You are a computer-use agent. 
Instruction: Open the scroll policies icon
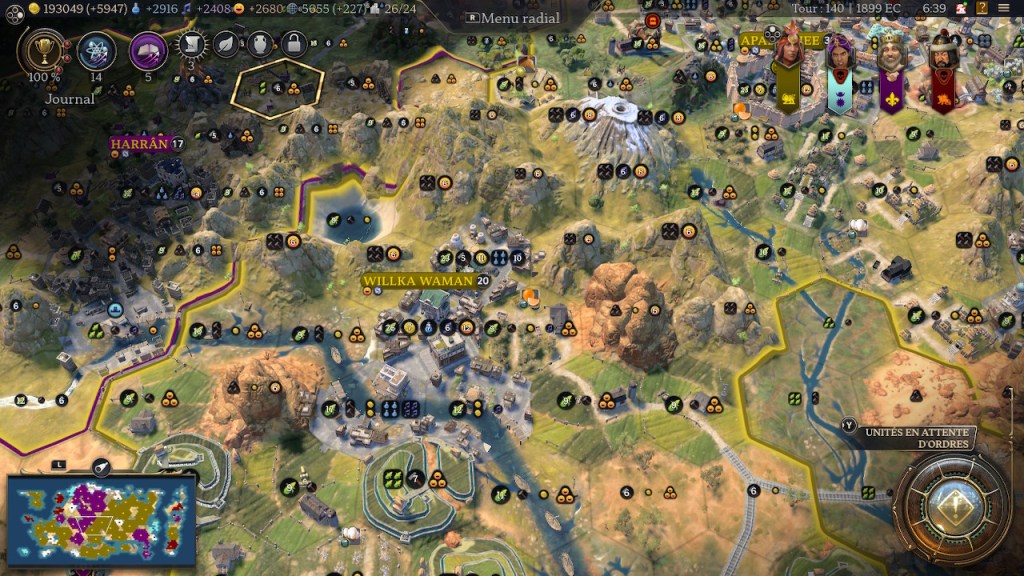[x=193, y=43]
